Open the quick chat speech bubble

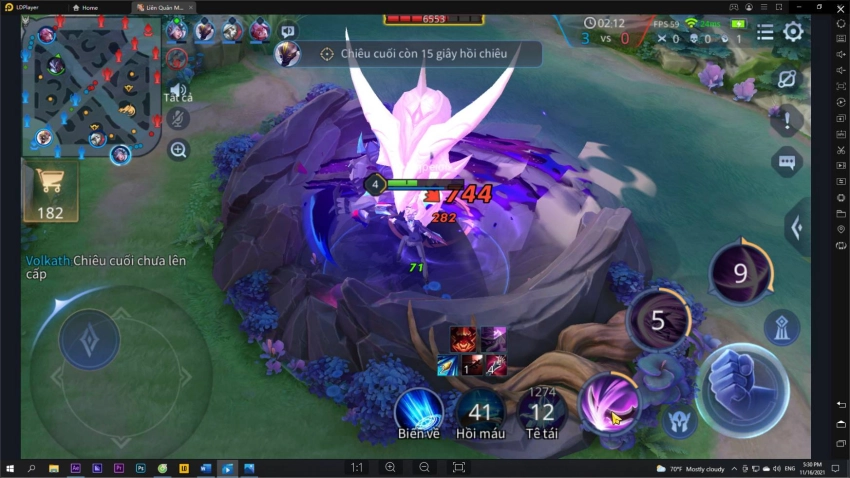pos(787,161)
